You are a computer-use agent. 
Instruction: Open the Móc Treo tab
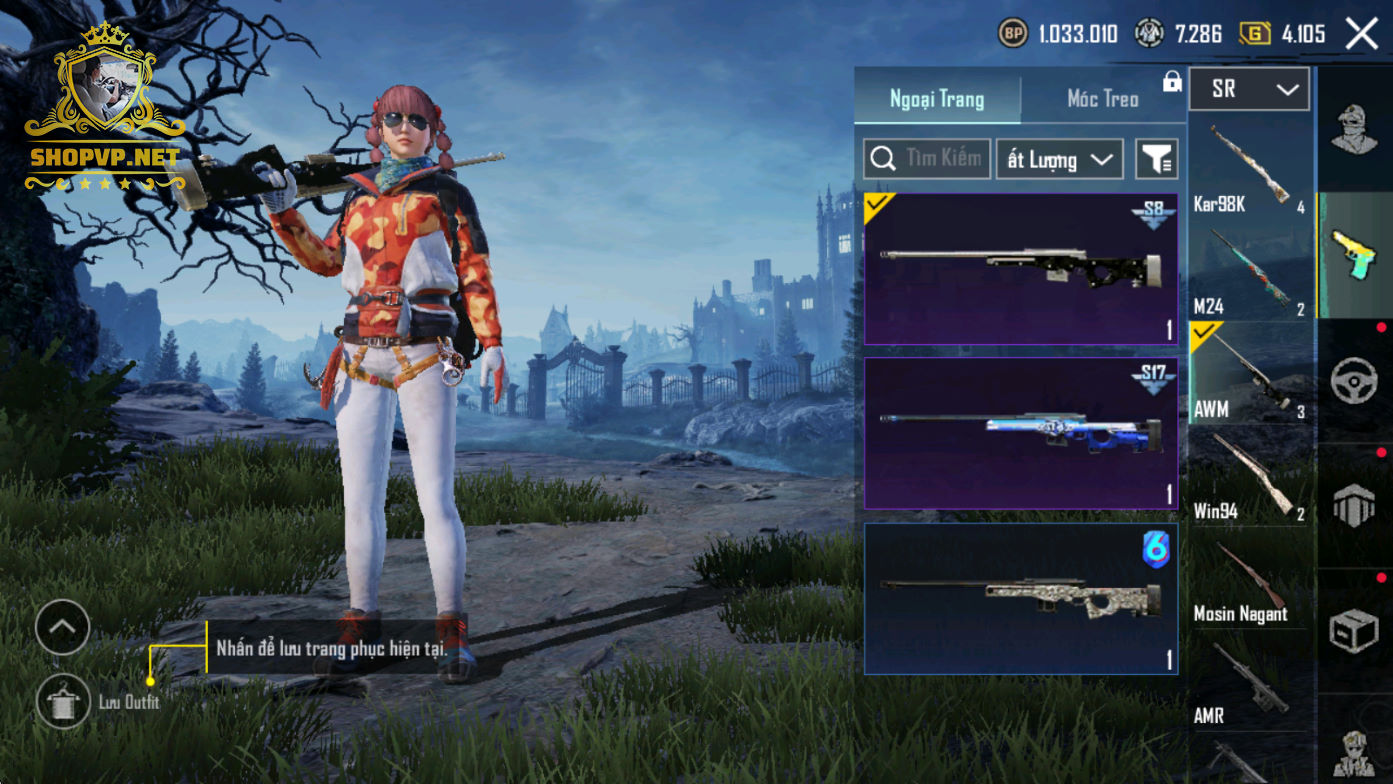point(1102,99)
